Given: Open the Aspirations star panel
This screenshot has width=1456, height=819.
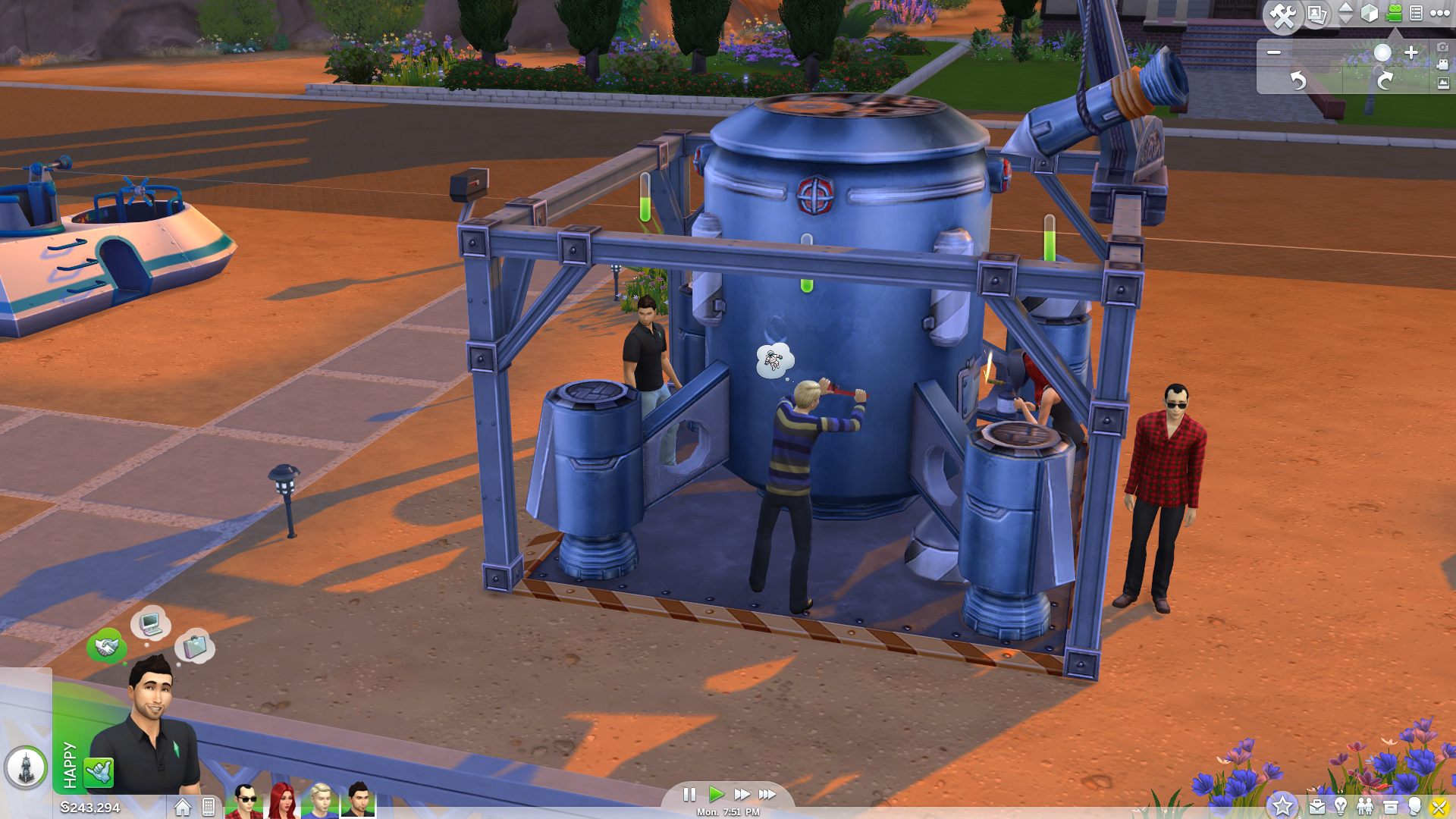Looking at the screenshot, I should [1282, 806].
